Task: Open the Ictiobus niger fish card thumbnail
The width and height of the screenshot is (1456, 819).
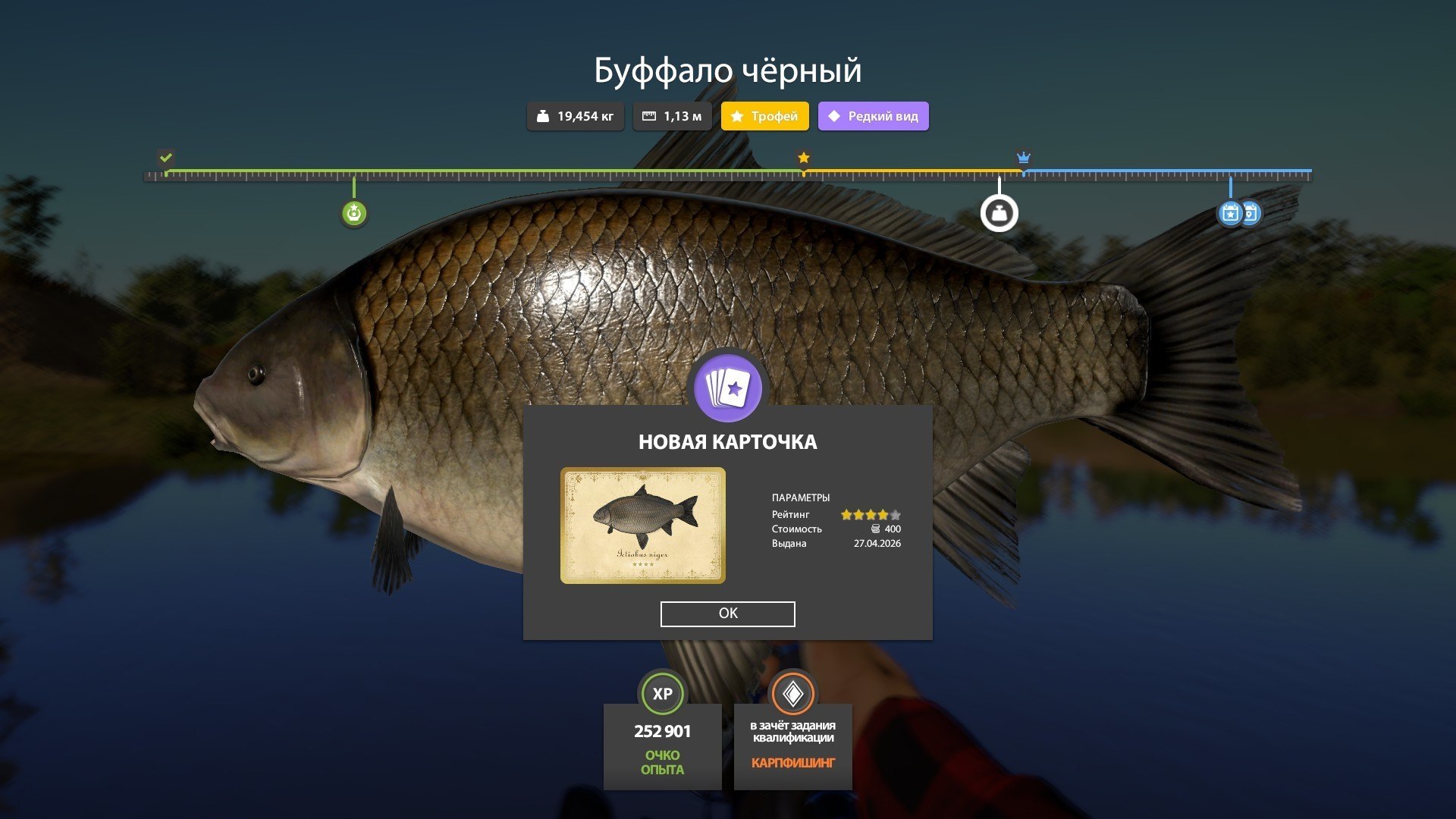Action: pos(642,525)
